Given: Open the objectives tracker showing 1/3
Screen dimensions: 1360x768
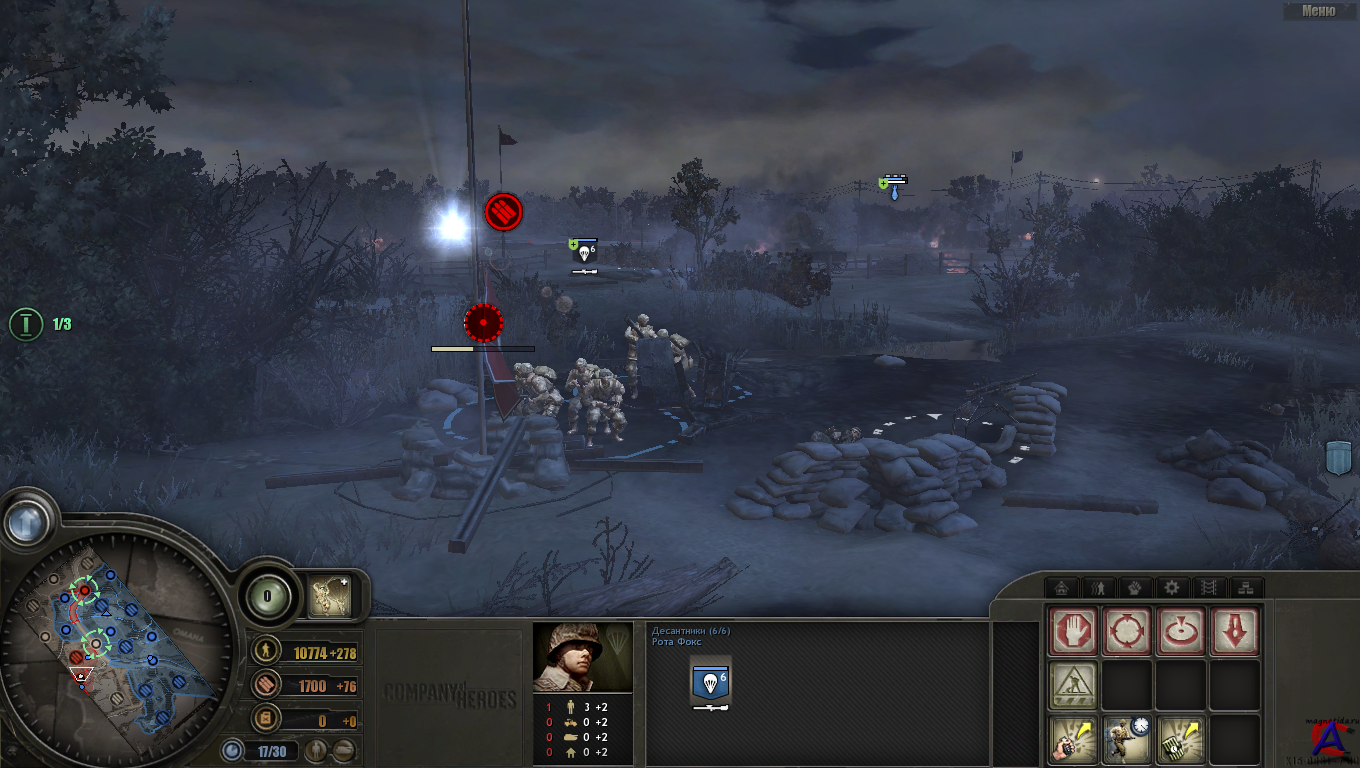Looking at the screenshot, I should click(x=26, y=324).
